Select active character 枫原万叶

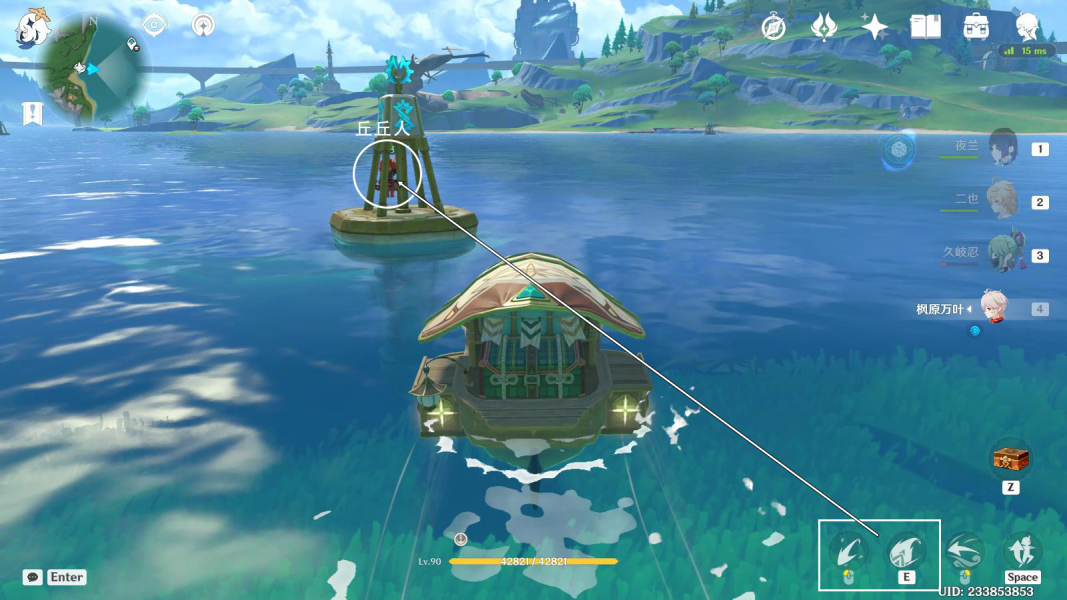pyautogui.click(x=993, y=308)
